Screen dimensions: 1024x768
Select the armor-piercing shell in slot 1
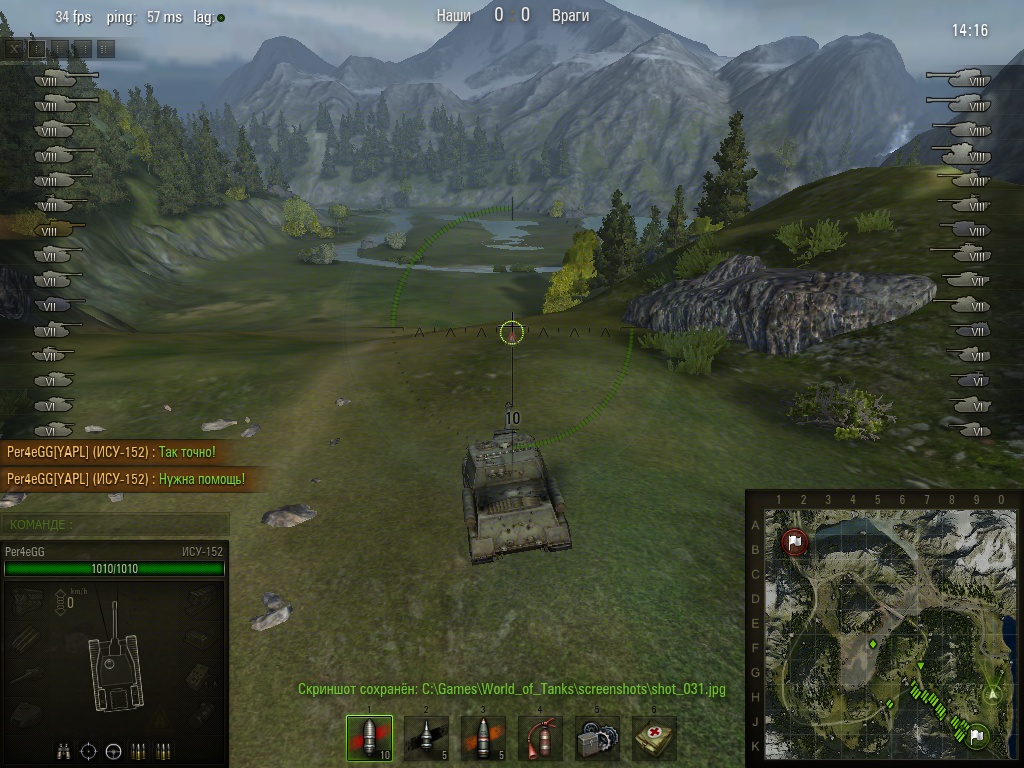point(369,739)
